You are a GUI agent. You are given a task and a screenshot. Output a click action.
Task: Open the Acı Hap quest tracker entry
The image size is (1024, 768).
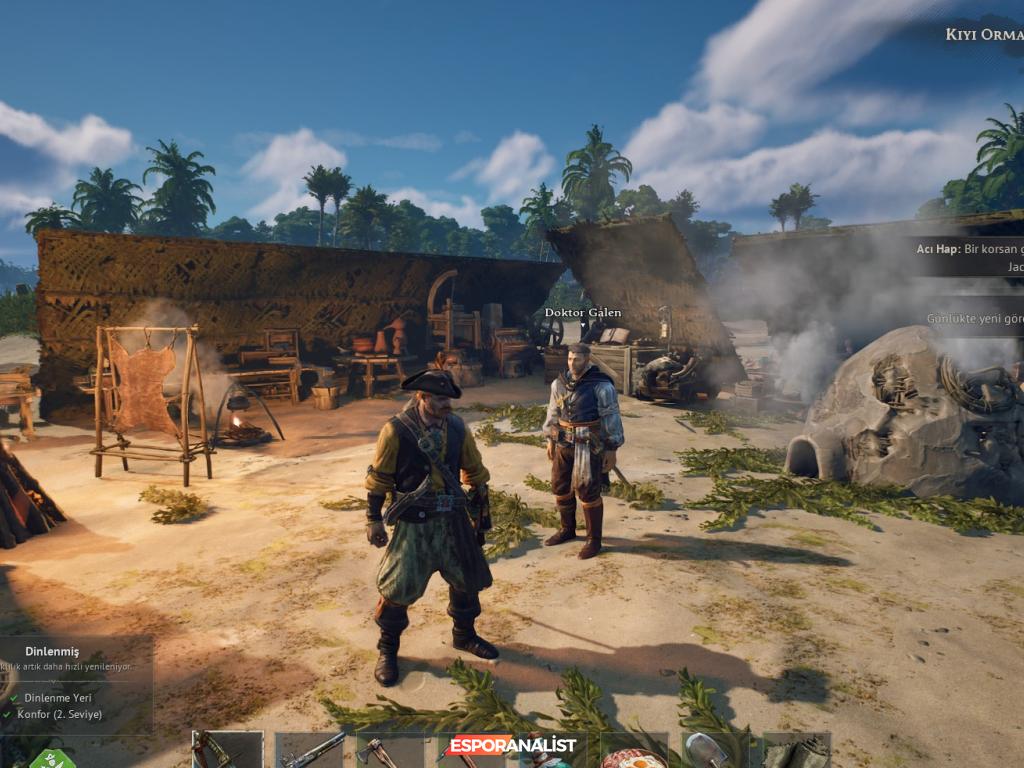click(970, 257)
